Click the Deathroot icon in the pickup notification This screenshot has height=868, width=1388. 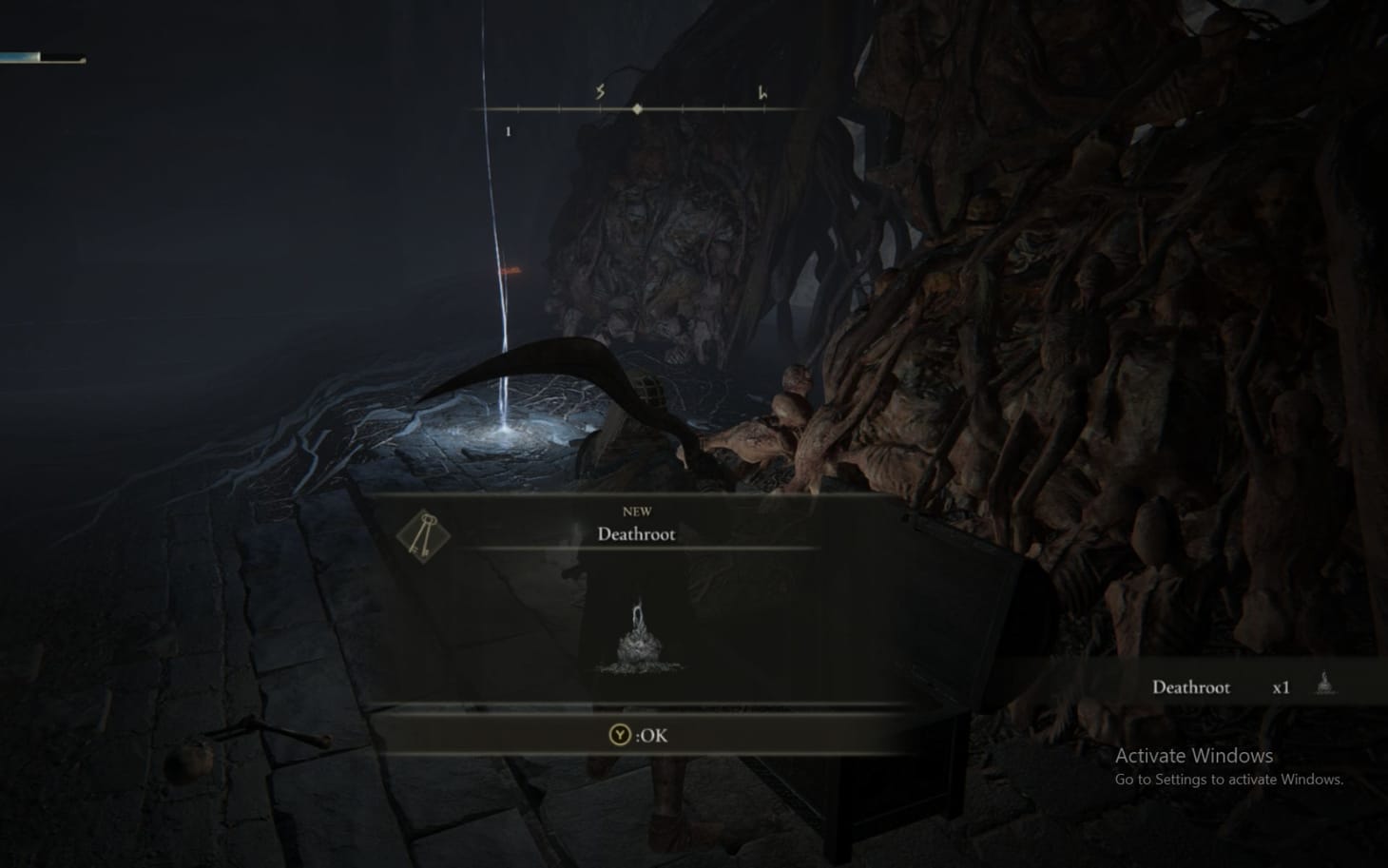click(1322, 684)
